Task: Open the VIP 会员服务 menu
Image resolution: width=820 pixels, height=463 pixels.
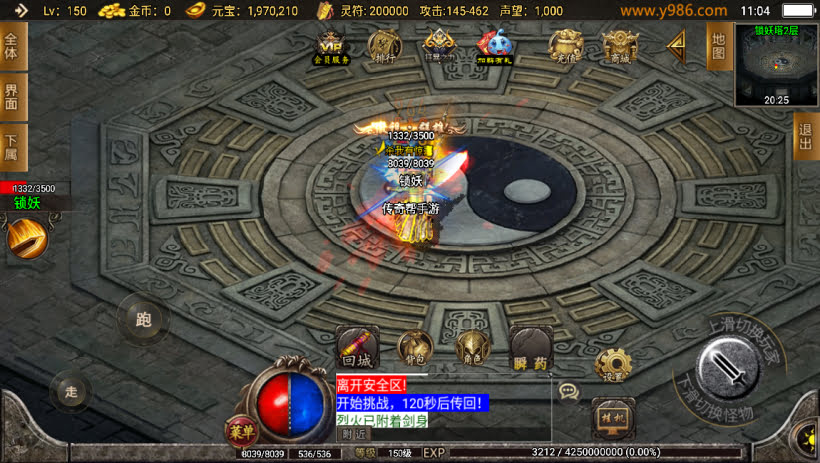Action: pyautogui.click(x=333, y=46)
